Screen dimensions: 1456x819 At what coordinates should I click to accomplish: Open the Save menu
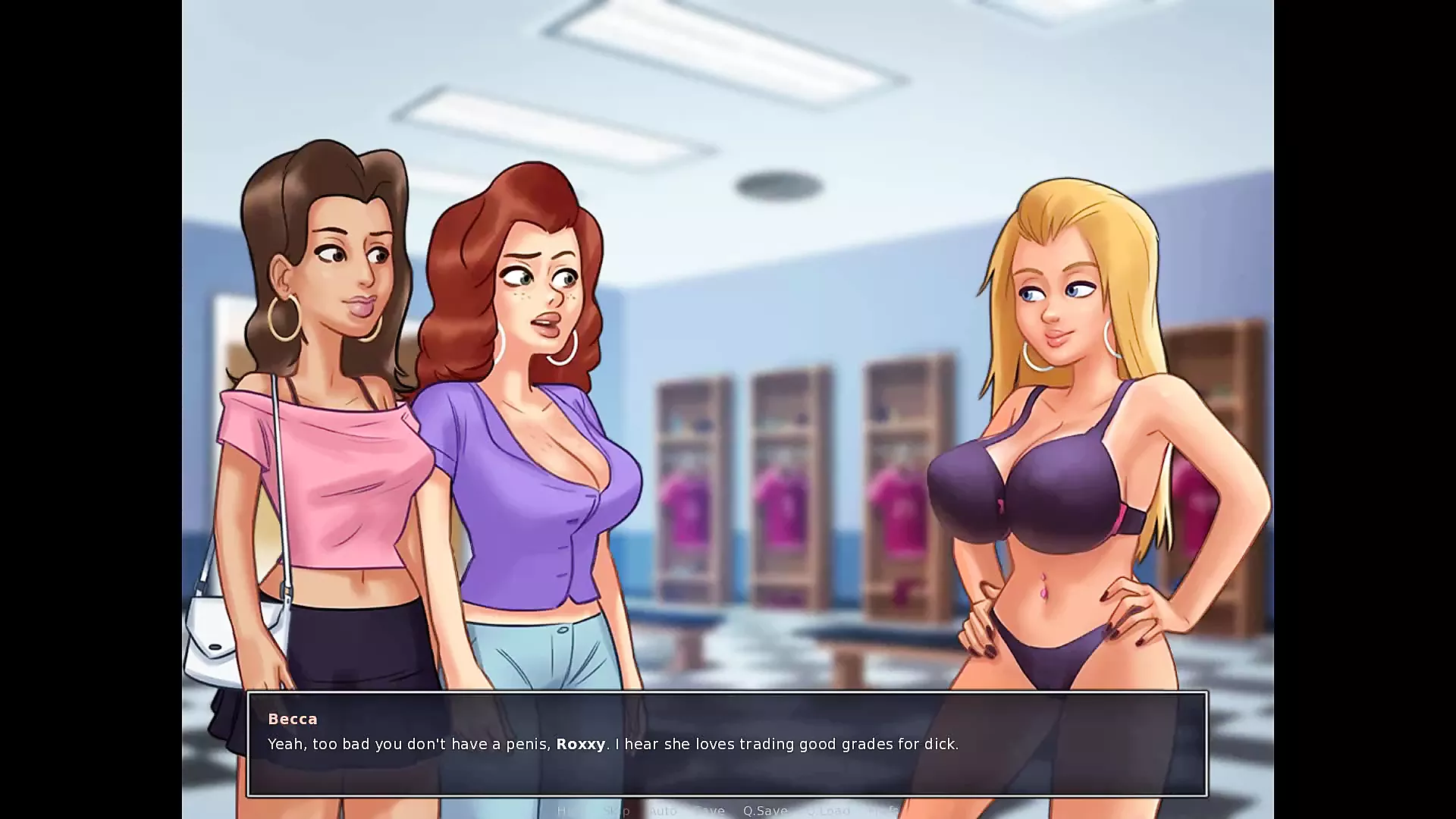(x=710, y=811)
